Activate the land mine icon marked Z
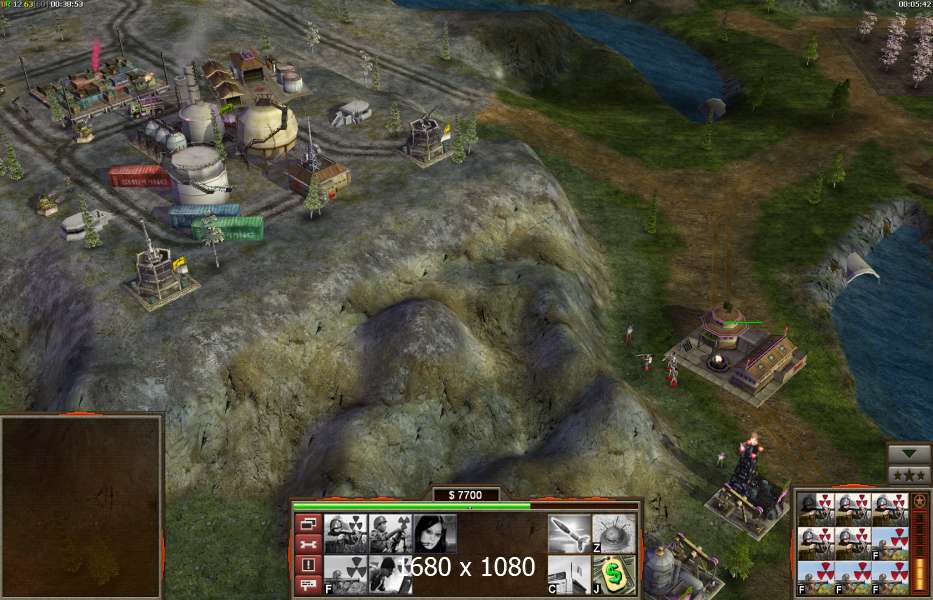The image size is (933, 600). (x=614, y=533)
